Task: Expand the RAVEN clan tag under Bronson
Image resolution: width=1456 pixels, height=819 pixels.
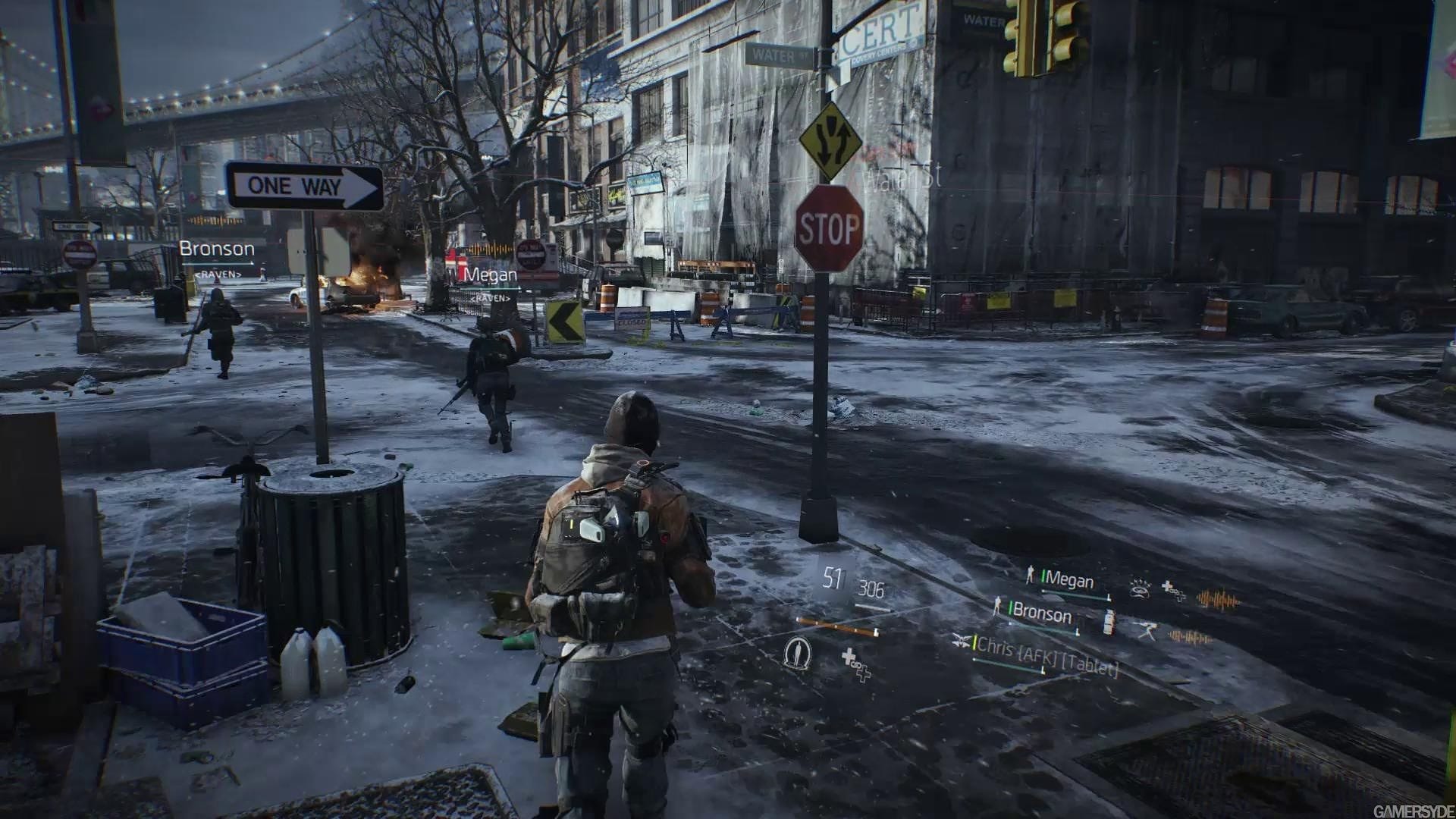Action: click(218, 273)
